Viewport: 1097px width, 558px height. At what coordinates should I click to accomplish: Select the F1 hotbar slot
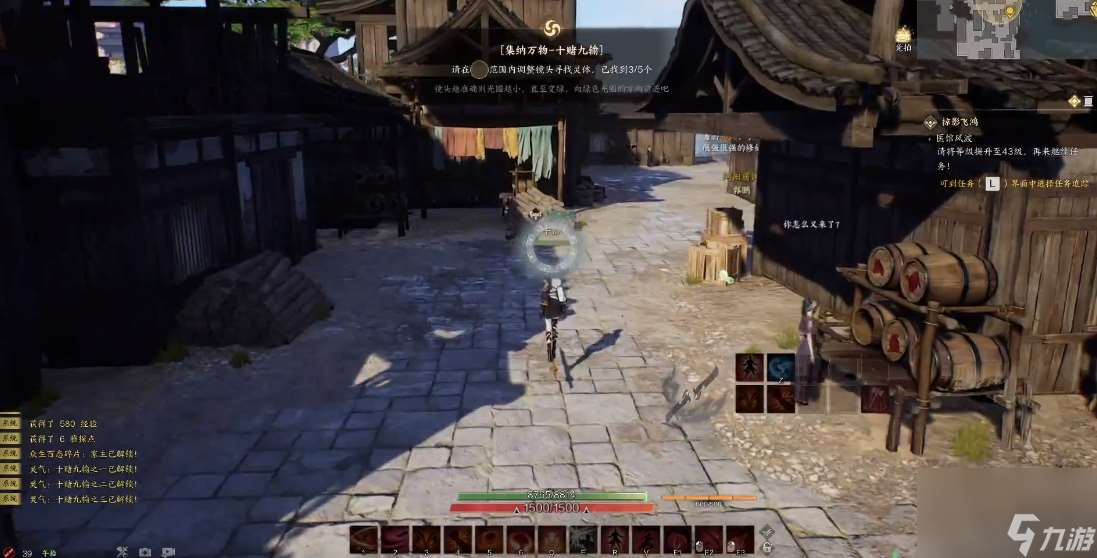tap(677, 540)
